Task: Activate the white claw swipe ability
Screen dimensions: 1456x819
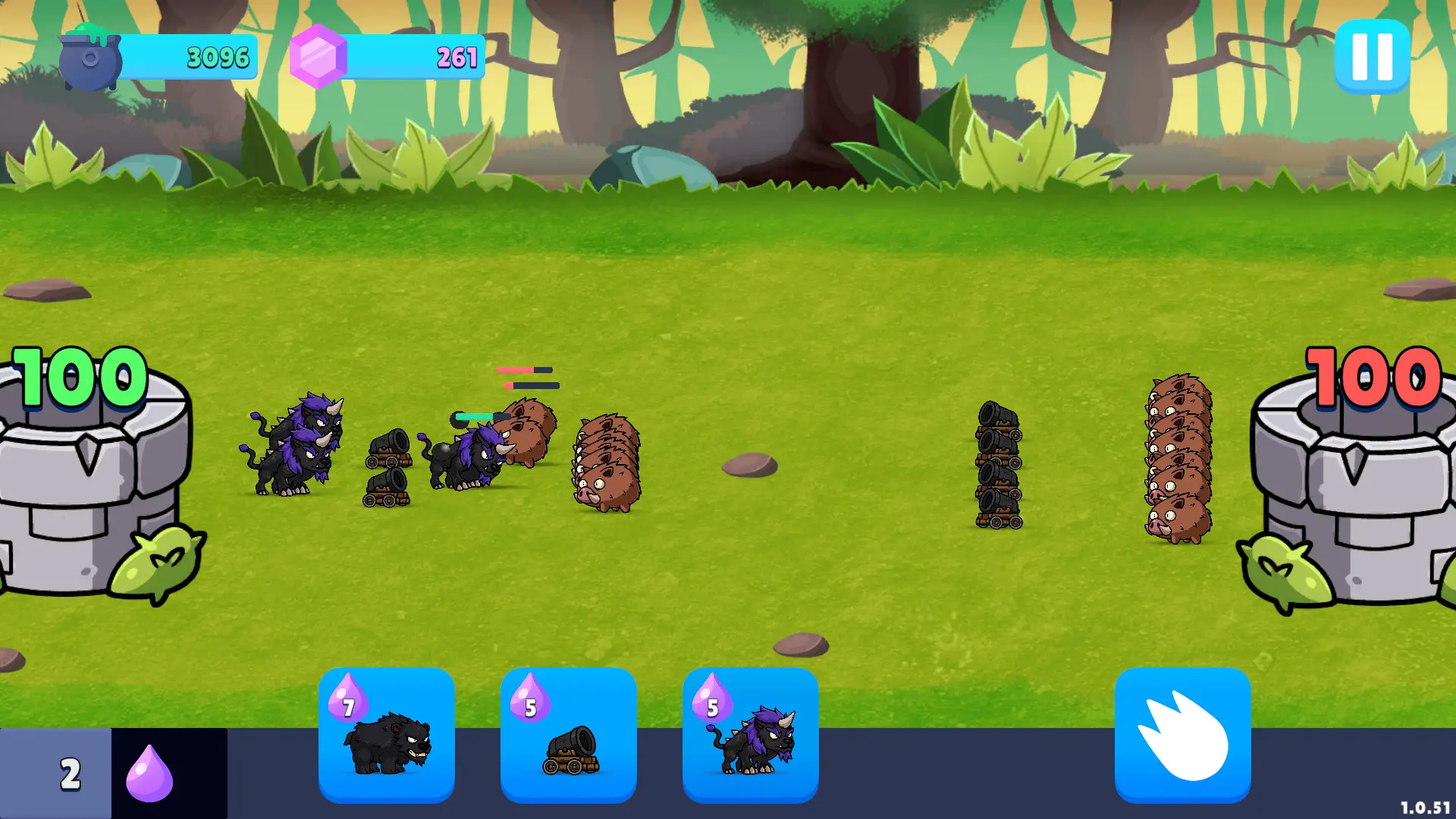Action: coord(1182,734)
